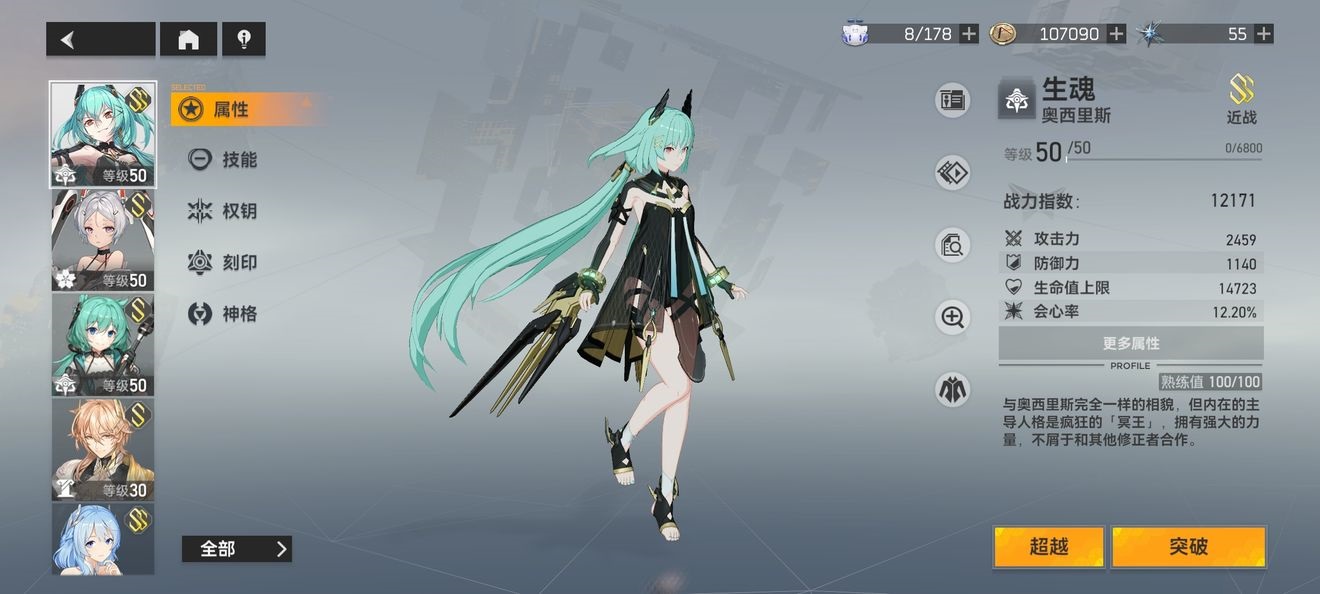This screenshot has height=594, width=1320.
Task: Open the character outfit icon
Action: pyautogui.click(x=952, y=389)
